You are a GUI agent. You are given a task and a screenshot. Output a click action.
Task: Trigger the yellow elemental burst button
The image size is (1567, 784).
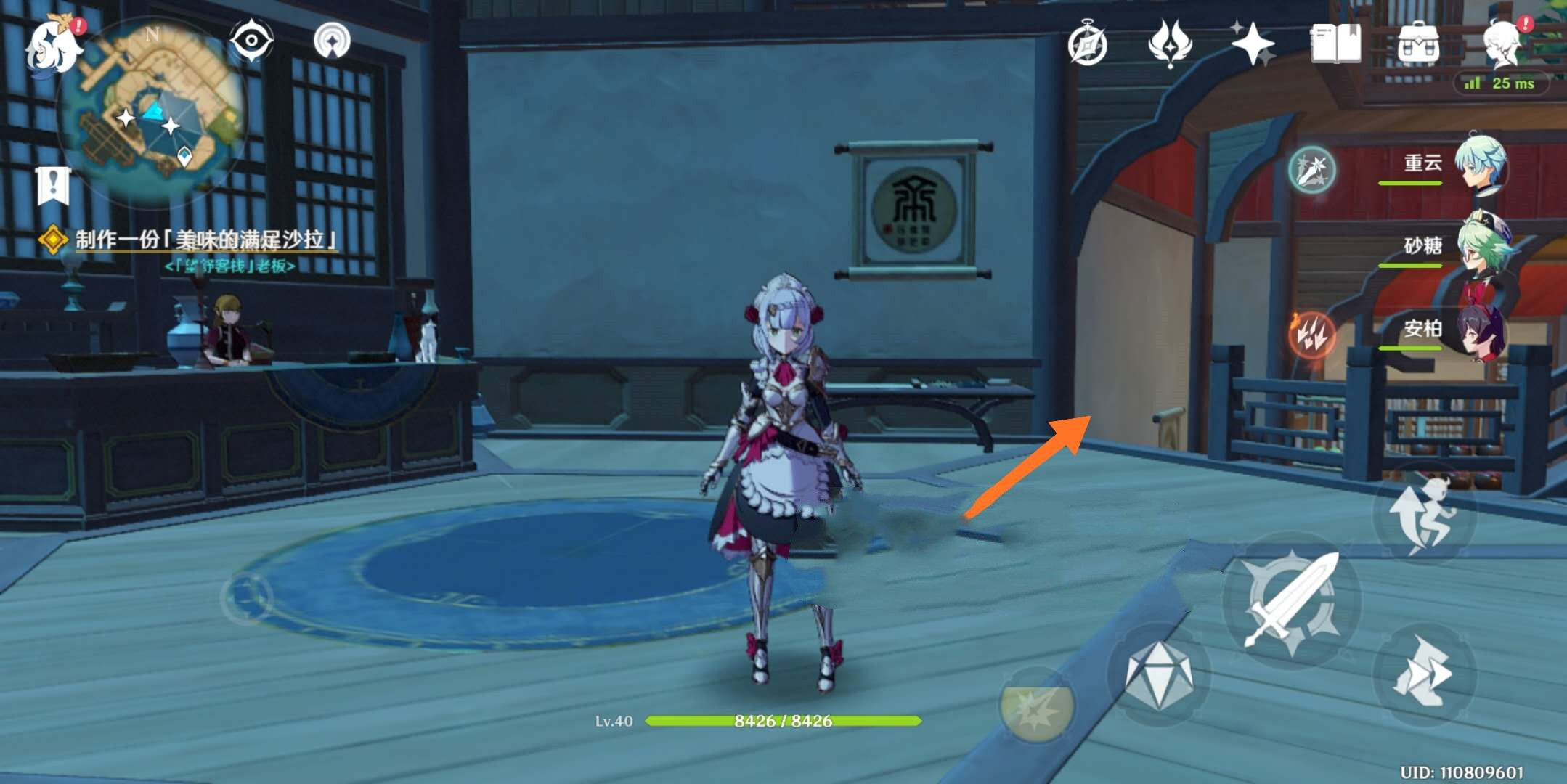click(1036, 705)
